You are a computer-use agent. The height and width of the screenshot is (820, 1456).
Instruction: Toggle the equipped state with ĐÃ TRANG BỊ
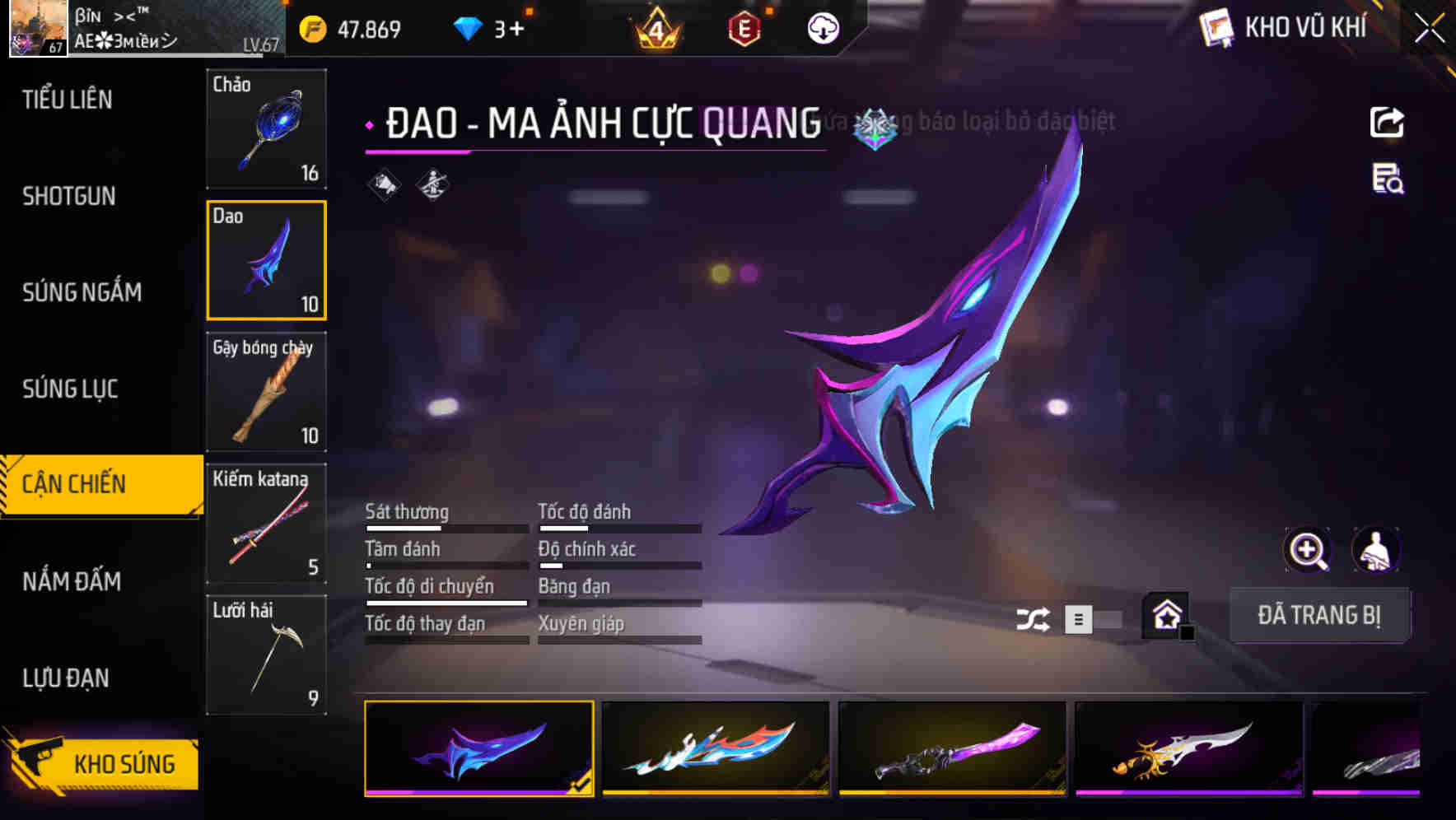coord(1319,615)
